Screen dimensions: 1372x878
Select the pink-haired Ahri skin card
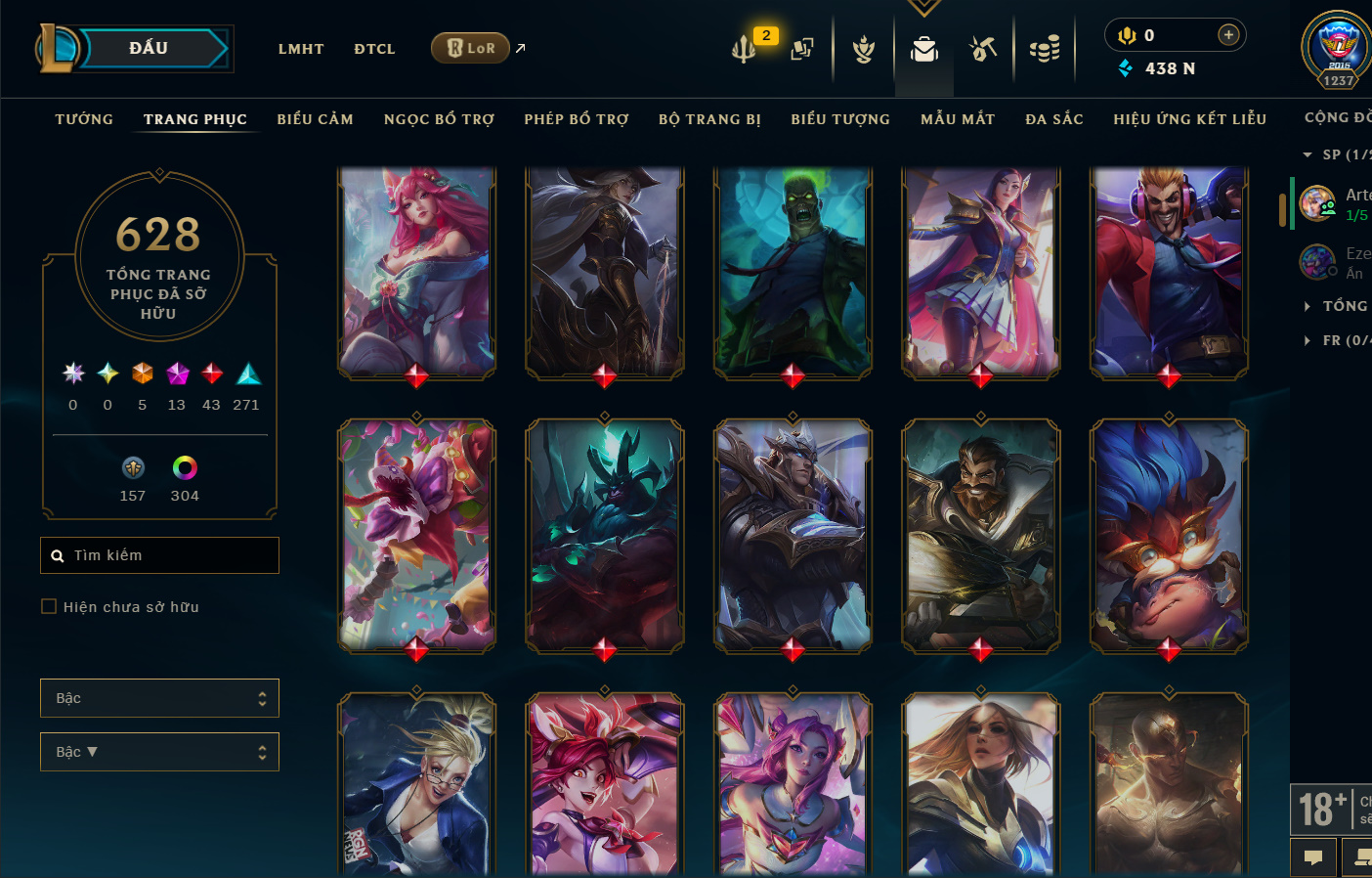point(417,271)
